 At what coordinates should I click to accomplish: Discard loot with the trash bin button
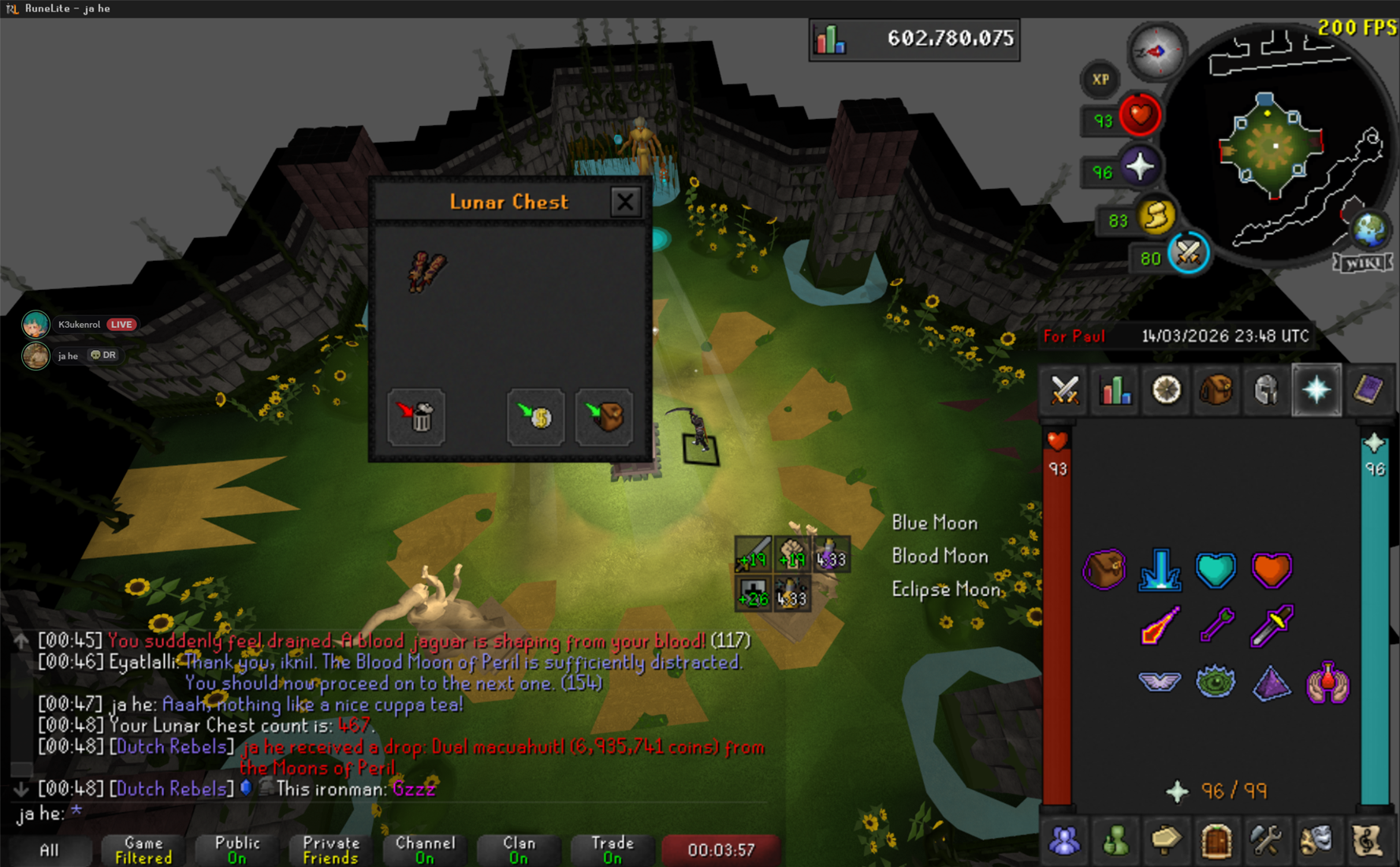(416, 416)
